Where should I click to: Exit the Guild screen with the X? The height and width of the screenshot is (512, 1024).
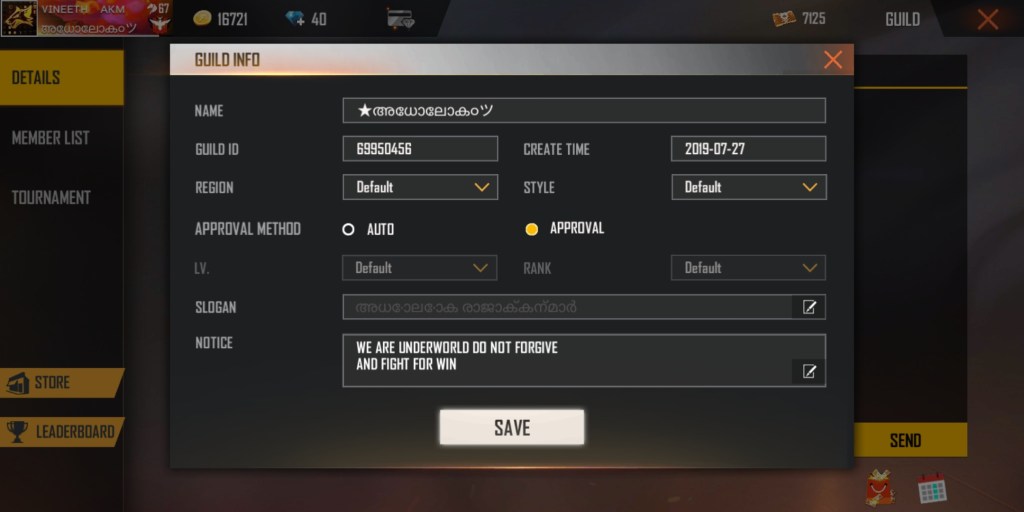click(x=988, y=19)
